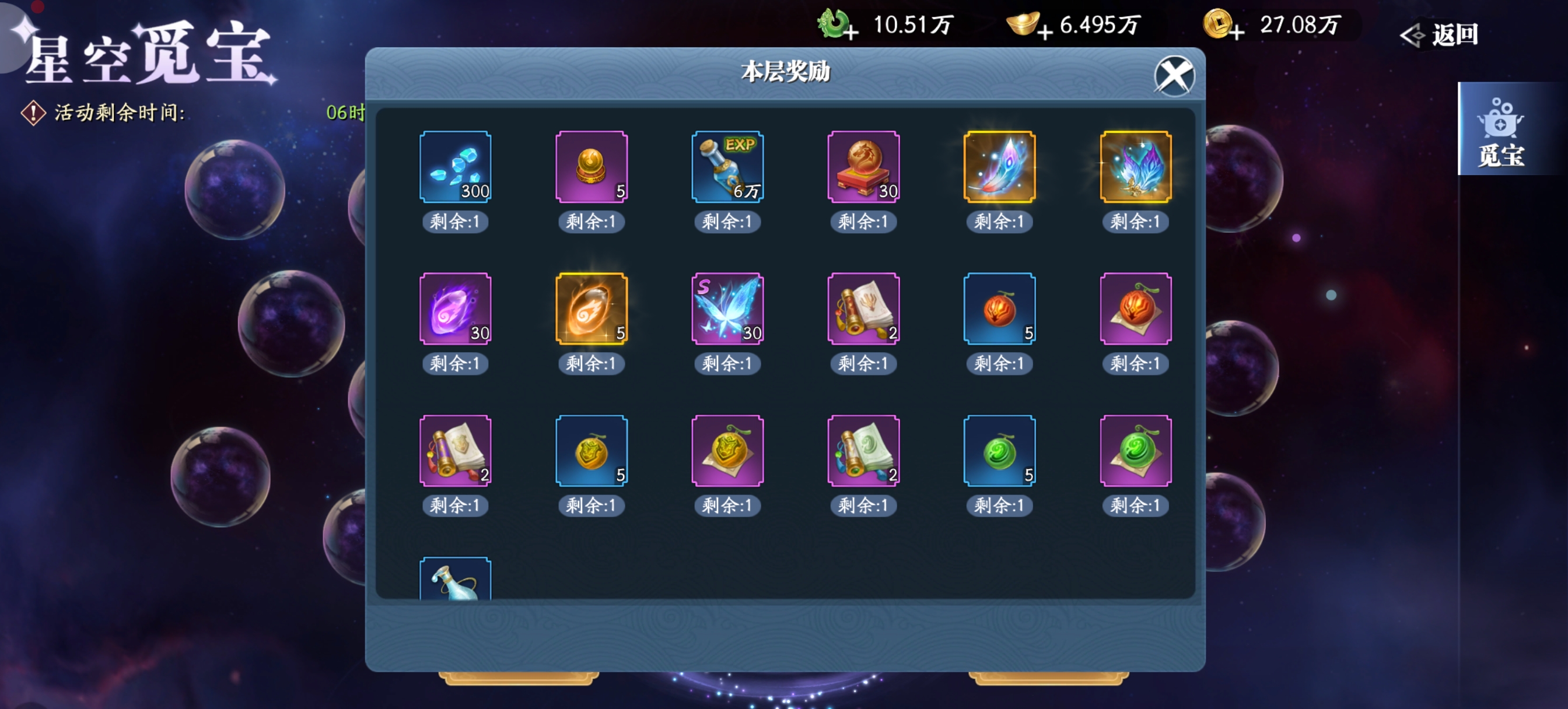Screen dimensions: 1568x709
Task: View the blue-purple wings reward item
Action: pyautogui.click(x=1135, y=167)
